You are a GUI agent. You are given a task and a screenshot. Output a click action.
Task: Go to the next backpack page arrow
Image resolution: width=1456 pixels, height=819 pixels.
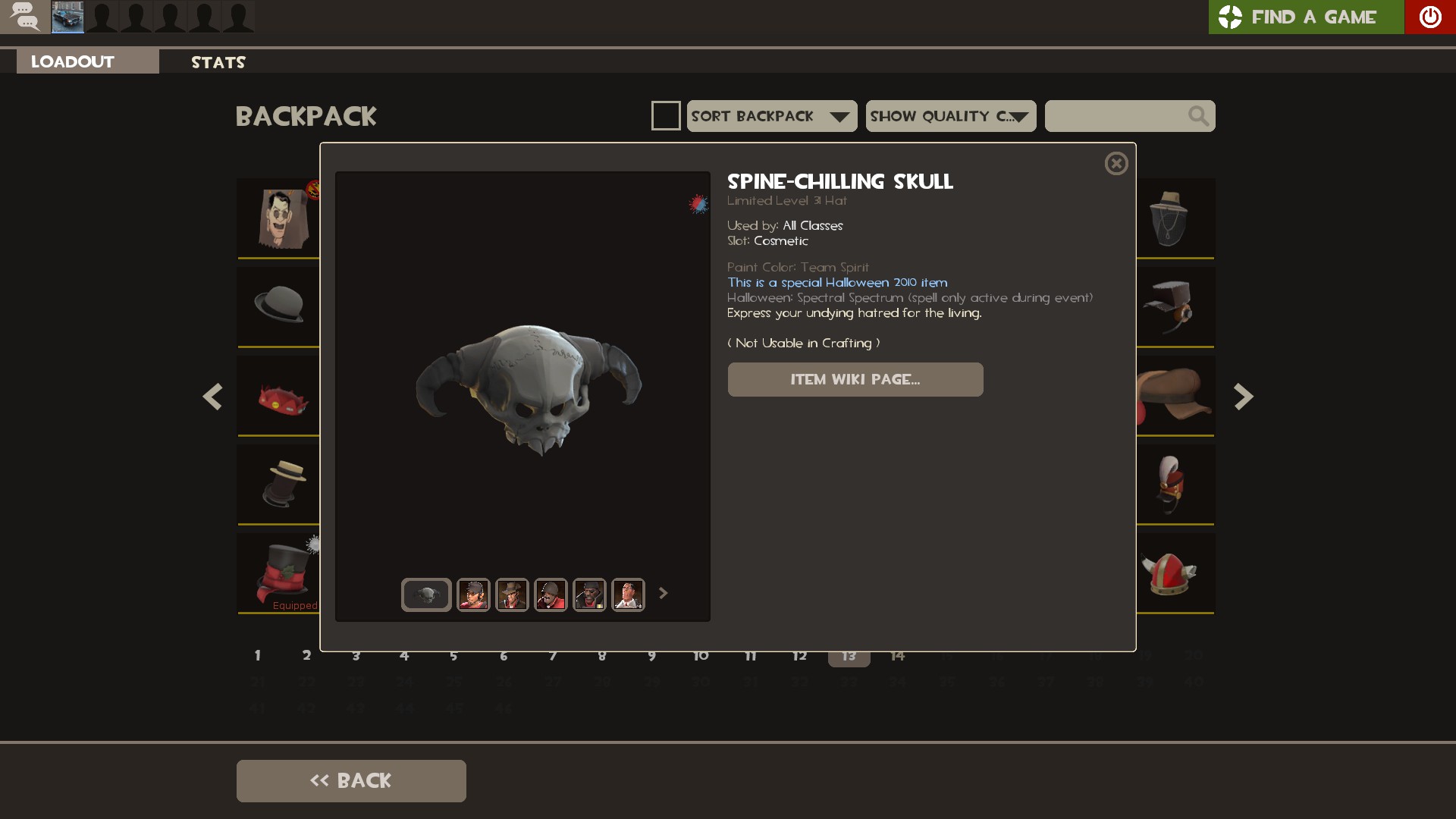[1244, 397]
